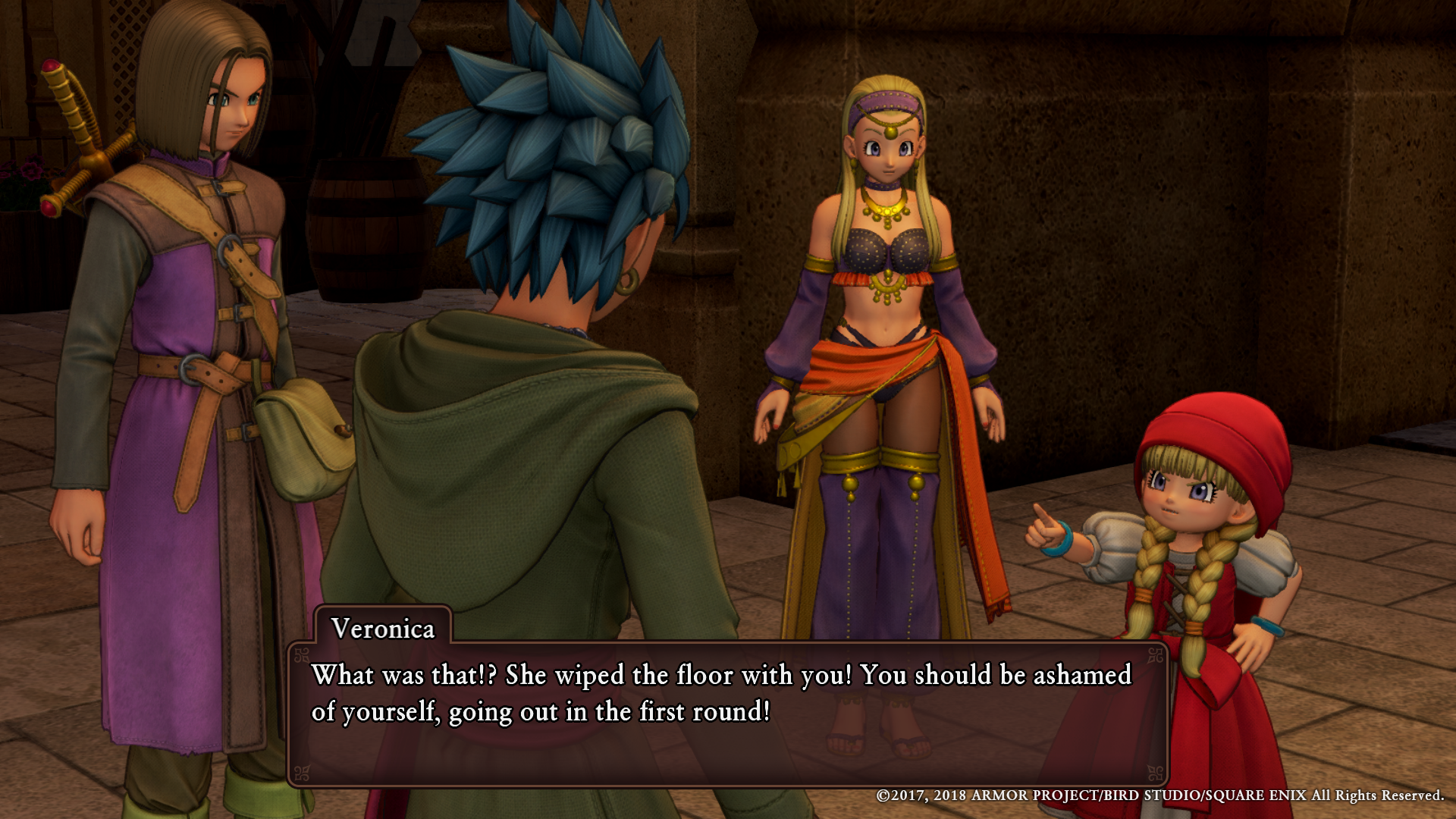This screenshot has height=819, width=1456.
Task: Advance Veronica's dialogue text box
Action: [x=726, y=713]
